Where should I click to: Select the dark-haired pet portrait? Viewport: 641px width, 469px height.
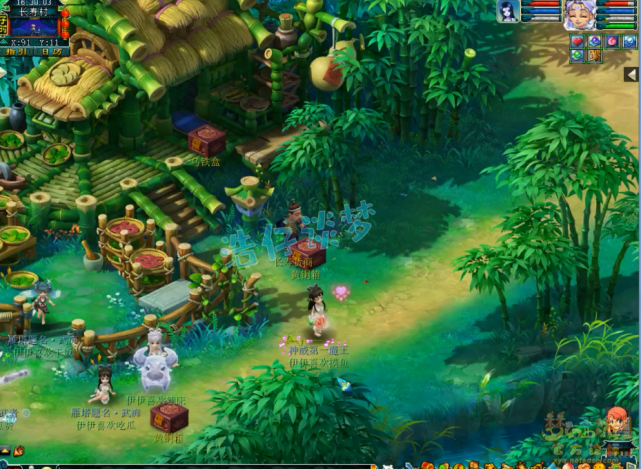[509, 11]
